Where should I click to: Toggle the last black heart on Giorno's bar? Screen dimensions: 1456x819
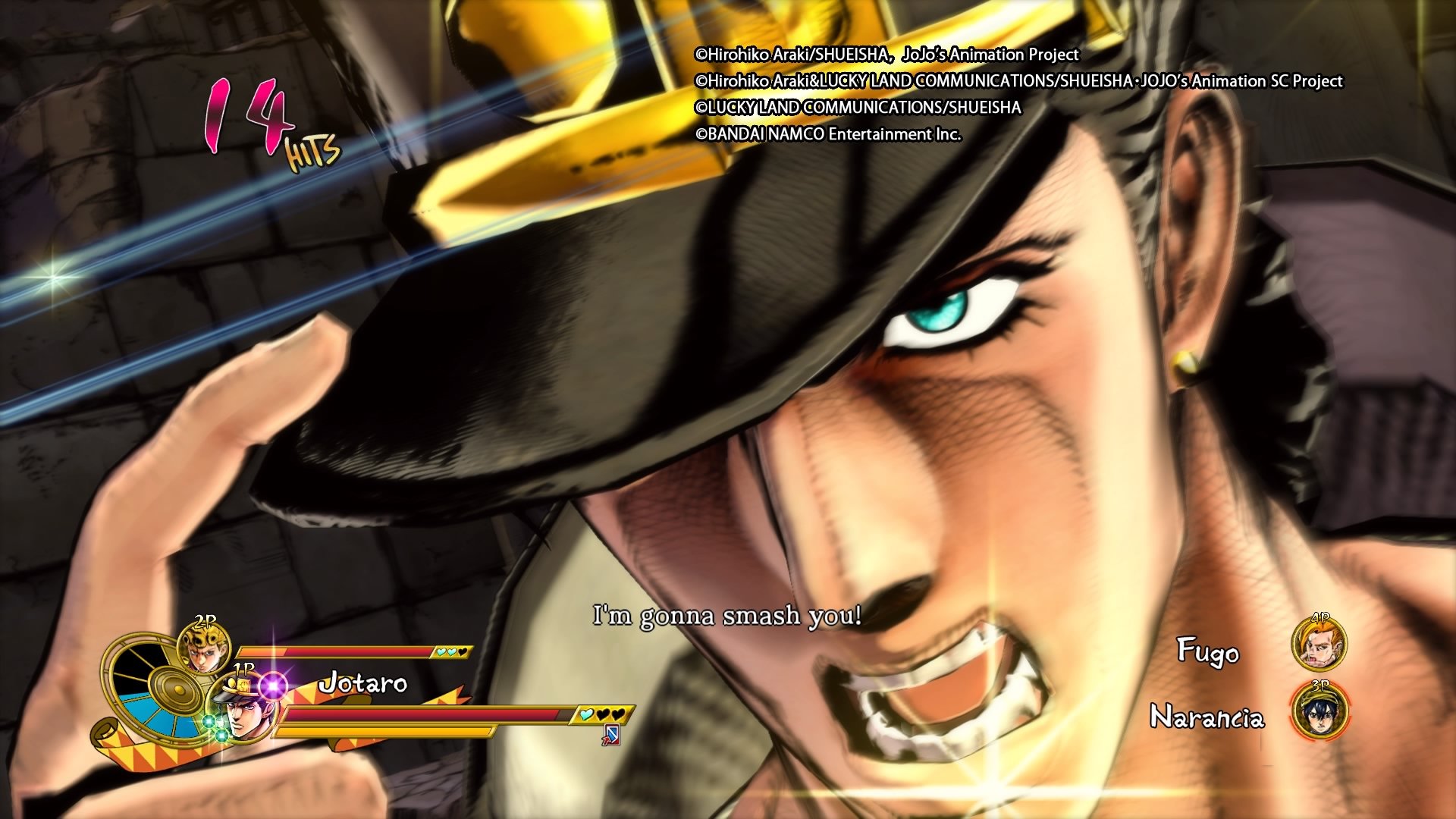(x=462, y=652)
